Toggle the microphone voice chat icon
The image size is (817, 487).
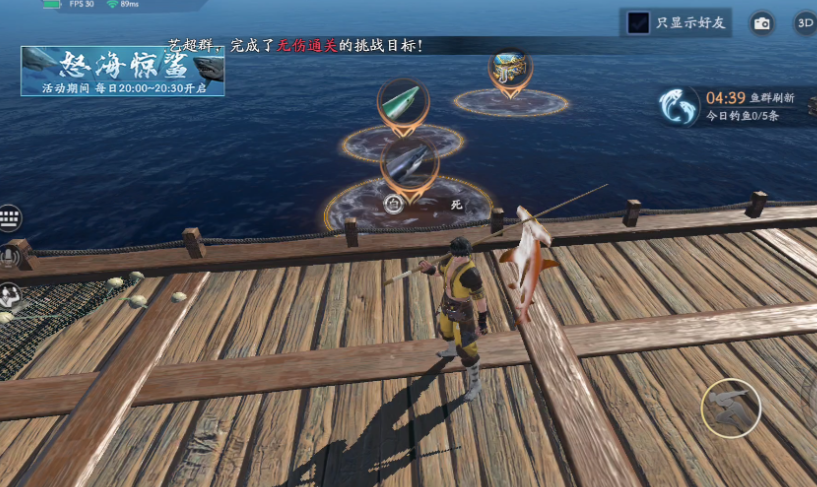pyautogui.click(x=9, y=257)
